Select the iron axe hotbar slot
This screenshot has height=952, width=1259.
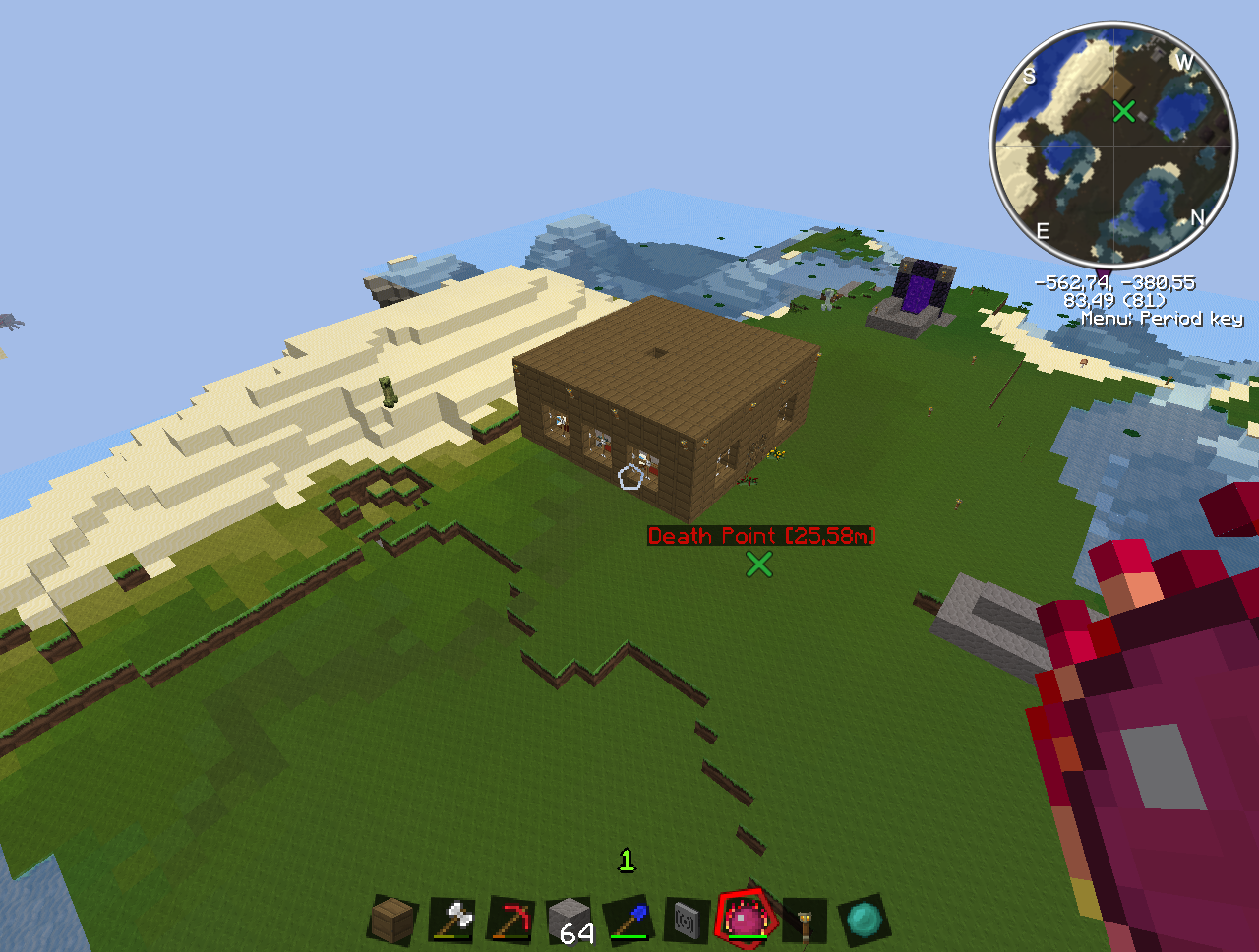pyautogui.click(x=451, y=921)
